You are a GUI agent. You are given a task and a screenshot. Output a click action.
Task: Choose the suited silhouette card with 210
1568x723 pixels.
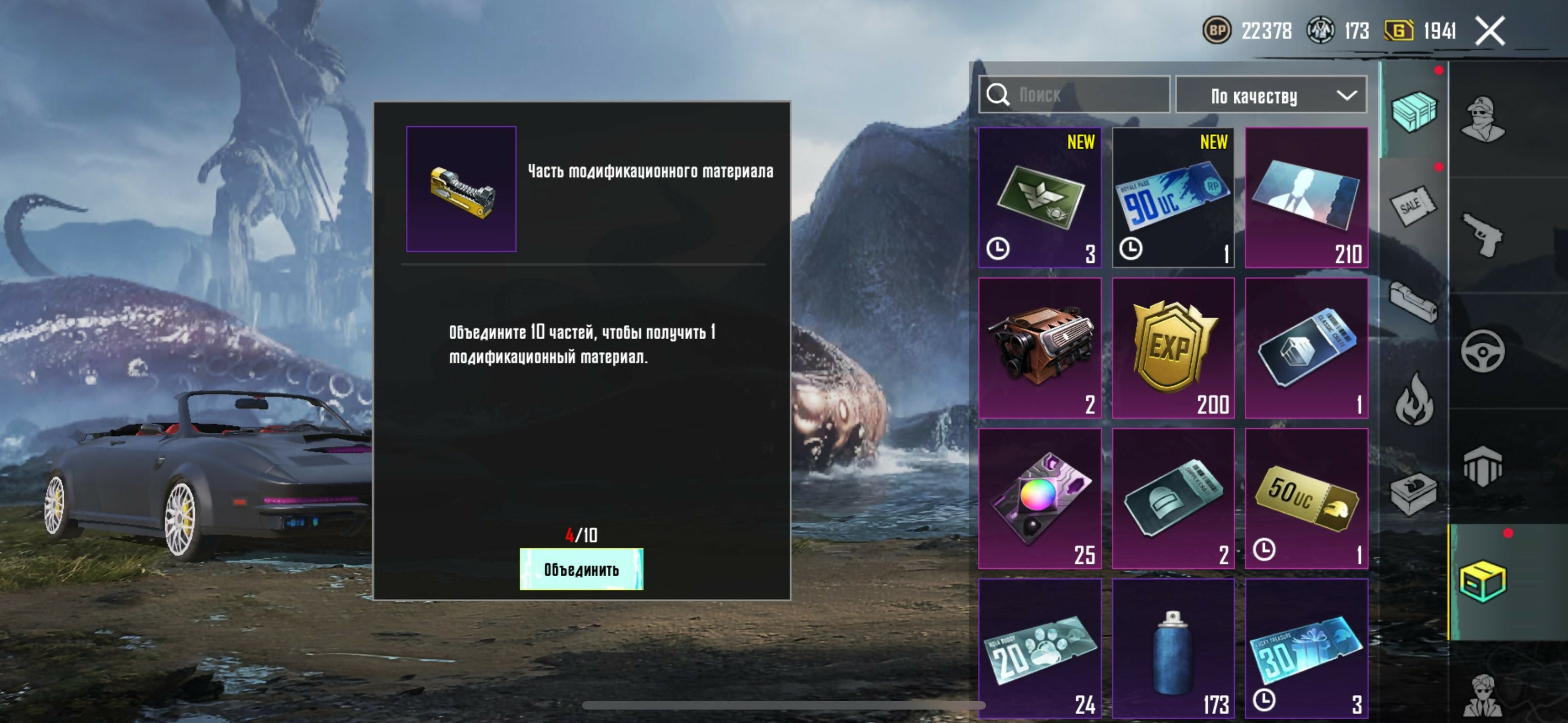[1306, 197]
